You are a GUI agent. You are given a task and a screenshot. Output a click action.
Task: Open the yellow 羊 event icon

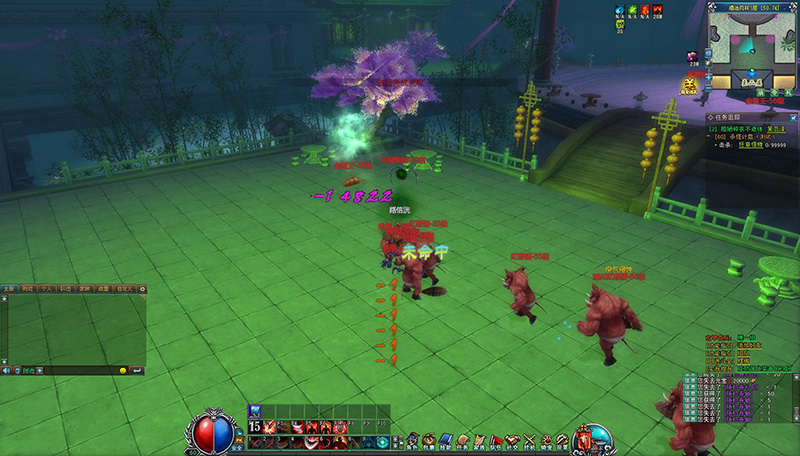[690, 86]
